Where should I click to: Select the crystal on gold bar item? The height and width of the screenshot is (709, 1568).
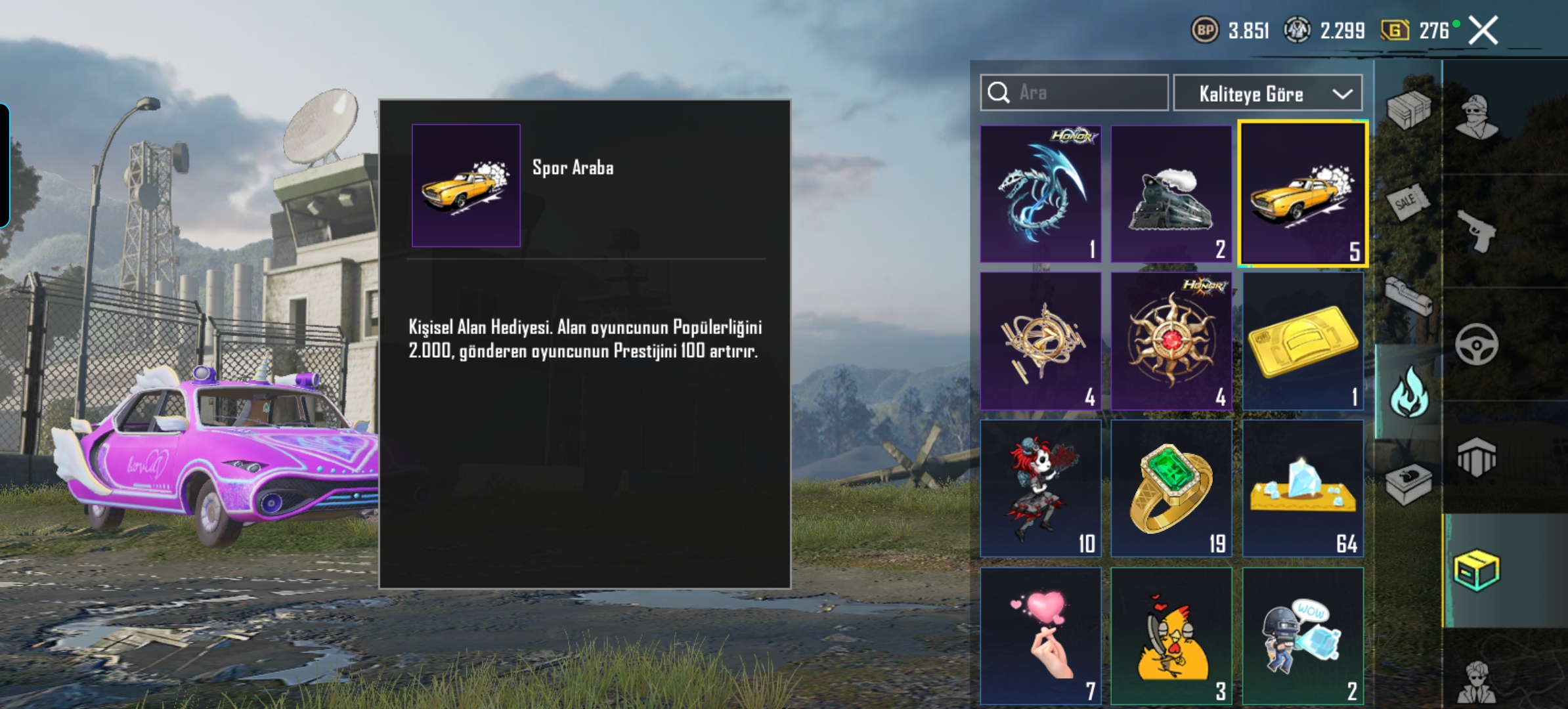pos(1303,489)
